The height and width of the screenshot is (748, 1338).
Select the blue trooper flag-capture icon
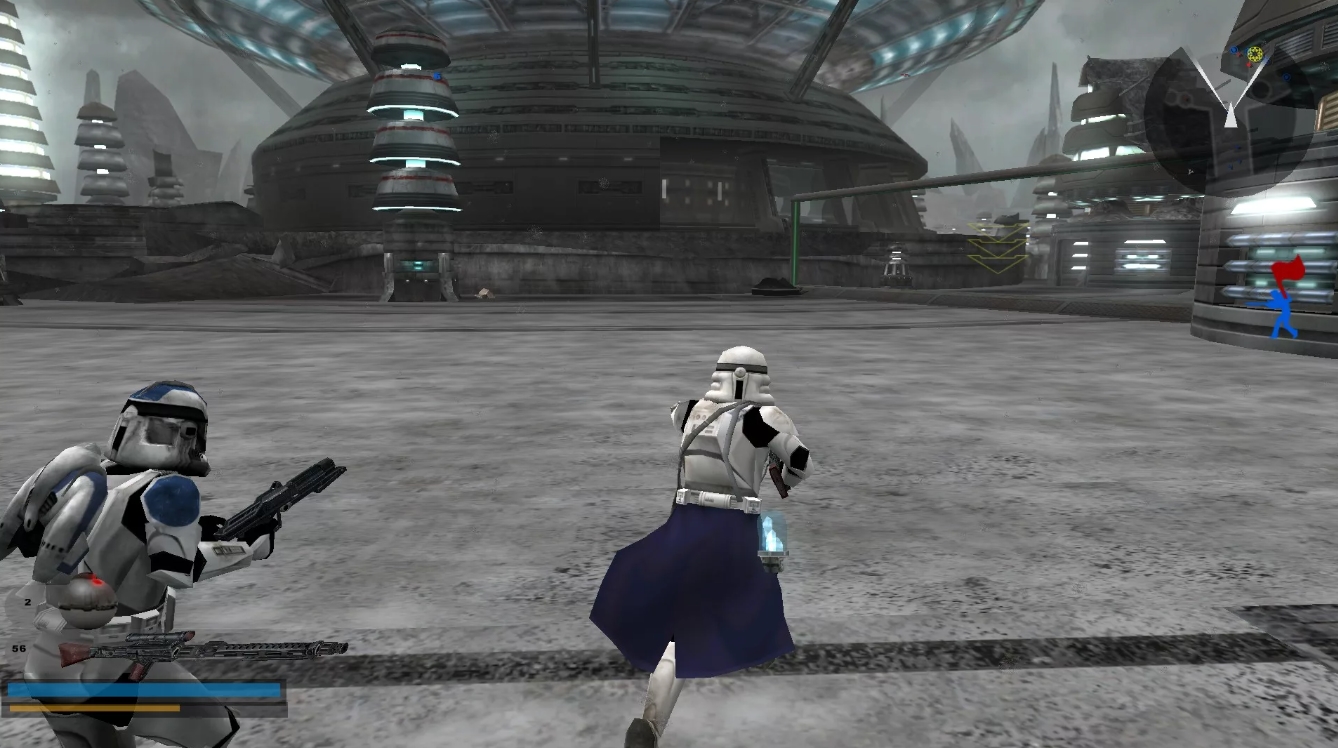pyautogui.click(x=1282, y=308)
